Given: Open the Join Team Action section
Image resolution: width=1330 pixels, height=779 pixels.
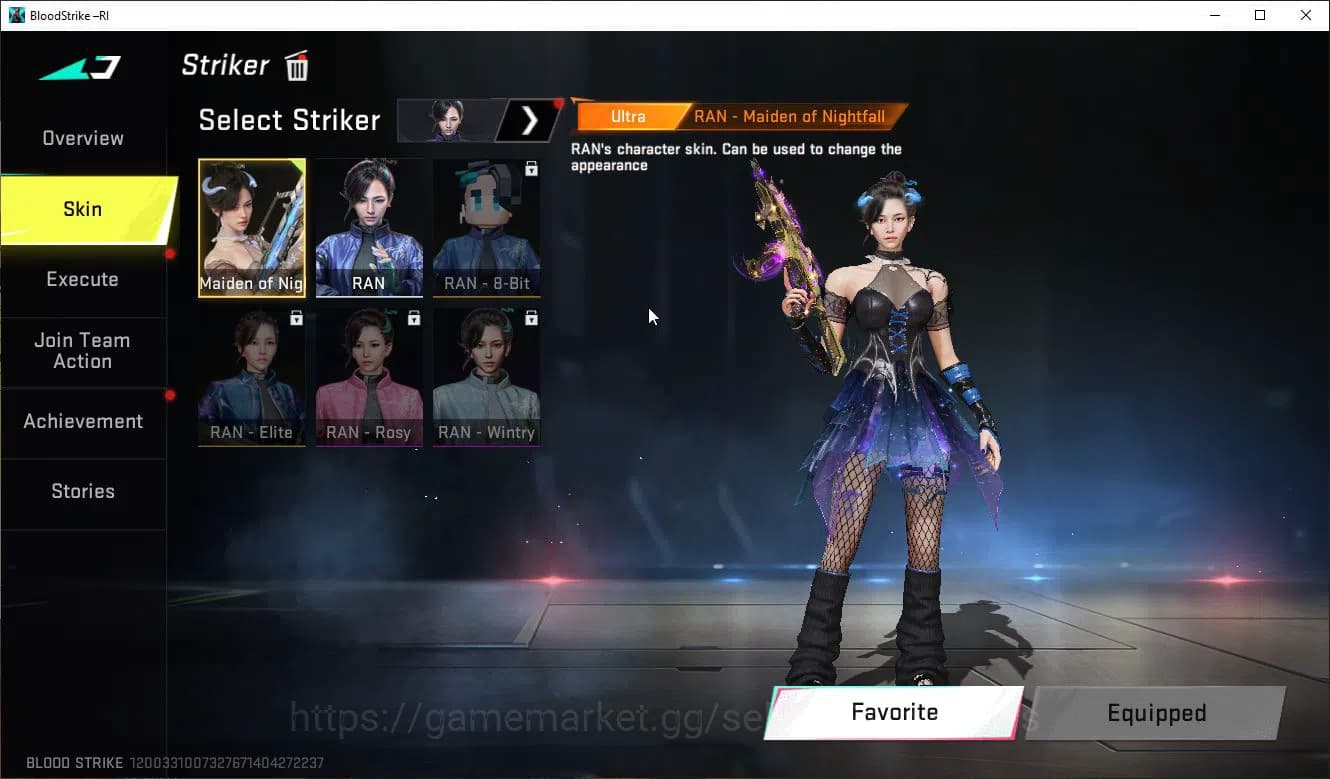Looking at the screenshot, I should pyautogui.click(x=82, y=350).
